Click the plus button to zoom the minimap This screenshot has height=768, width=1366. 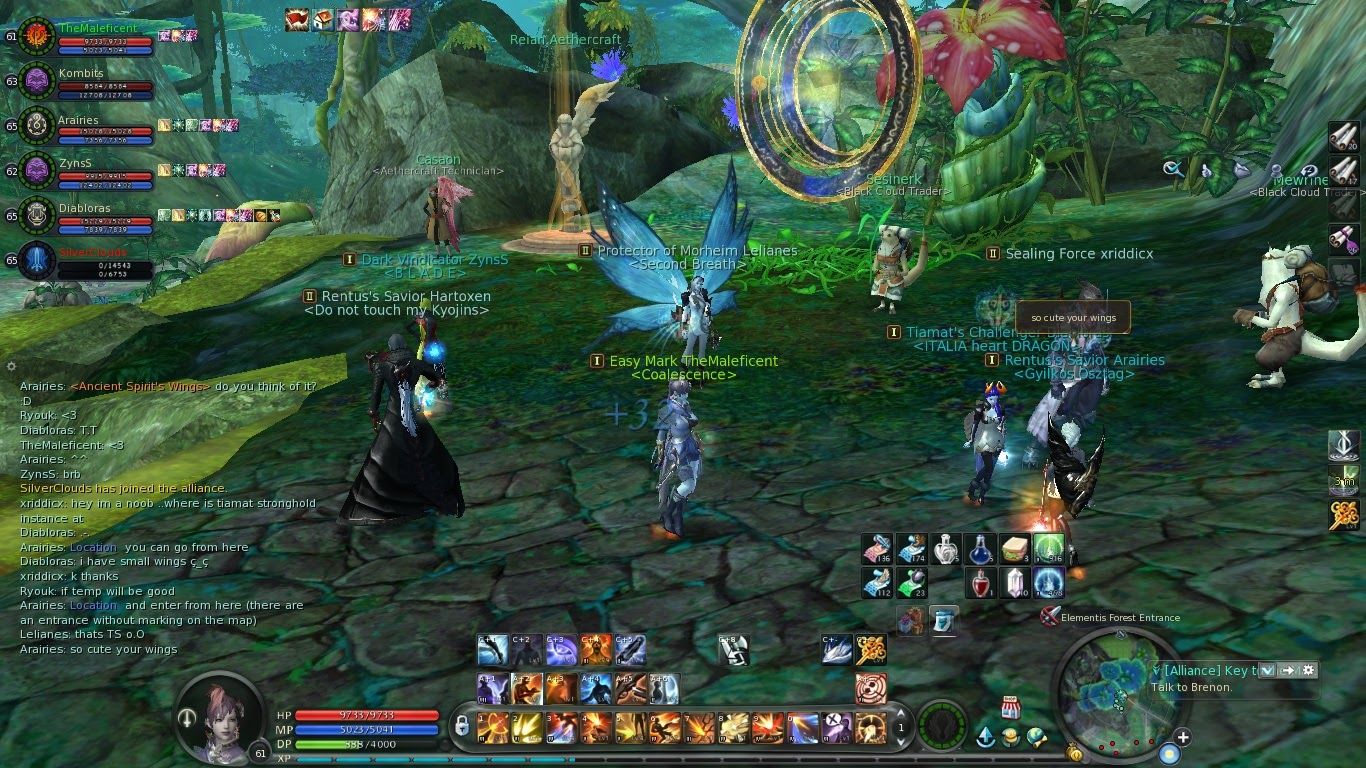(x=1183, y=736)
